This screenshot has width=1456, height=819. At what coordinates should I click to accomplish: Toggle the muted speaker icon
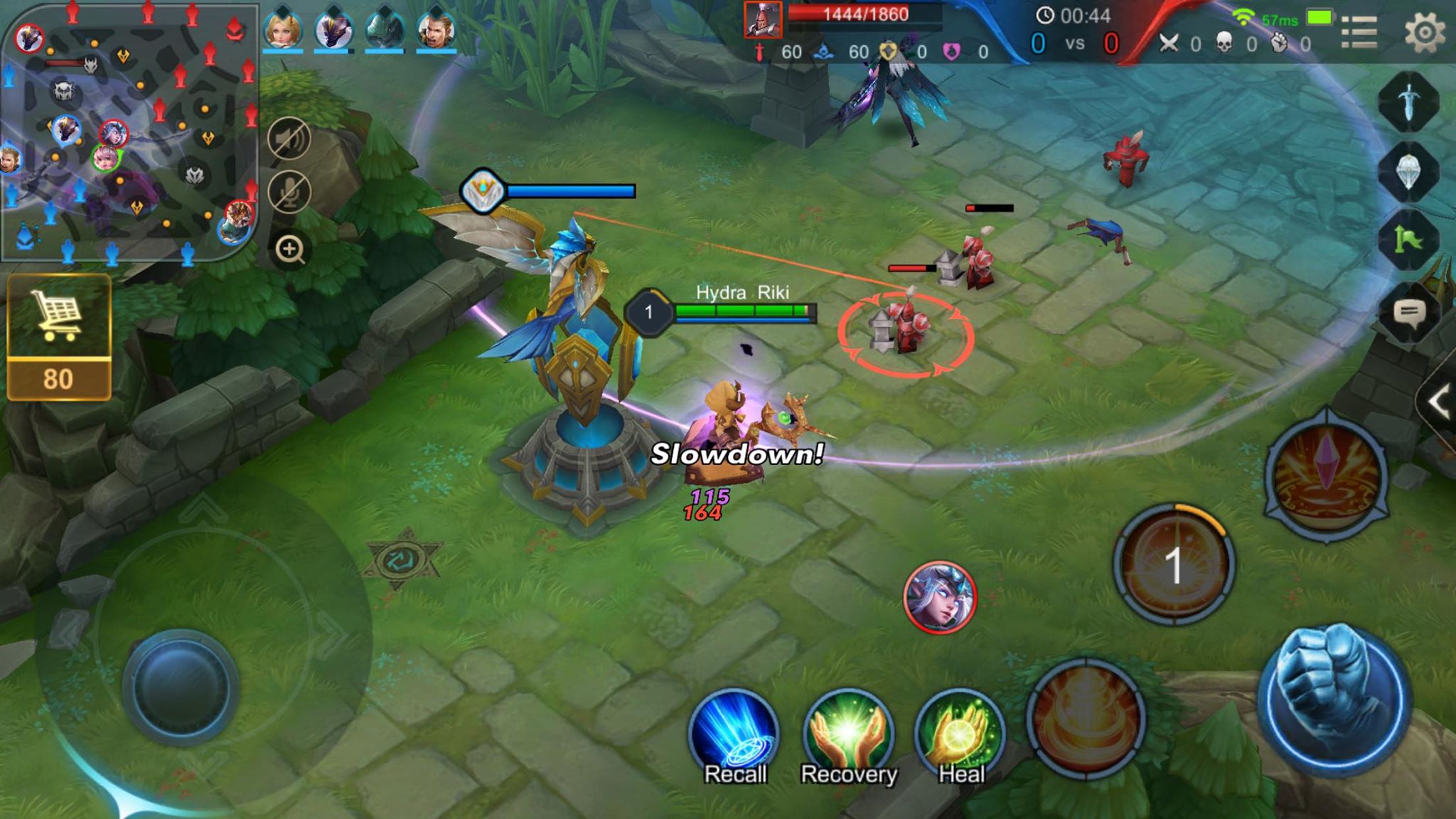coord(289,138)
